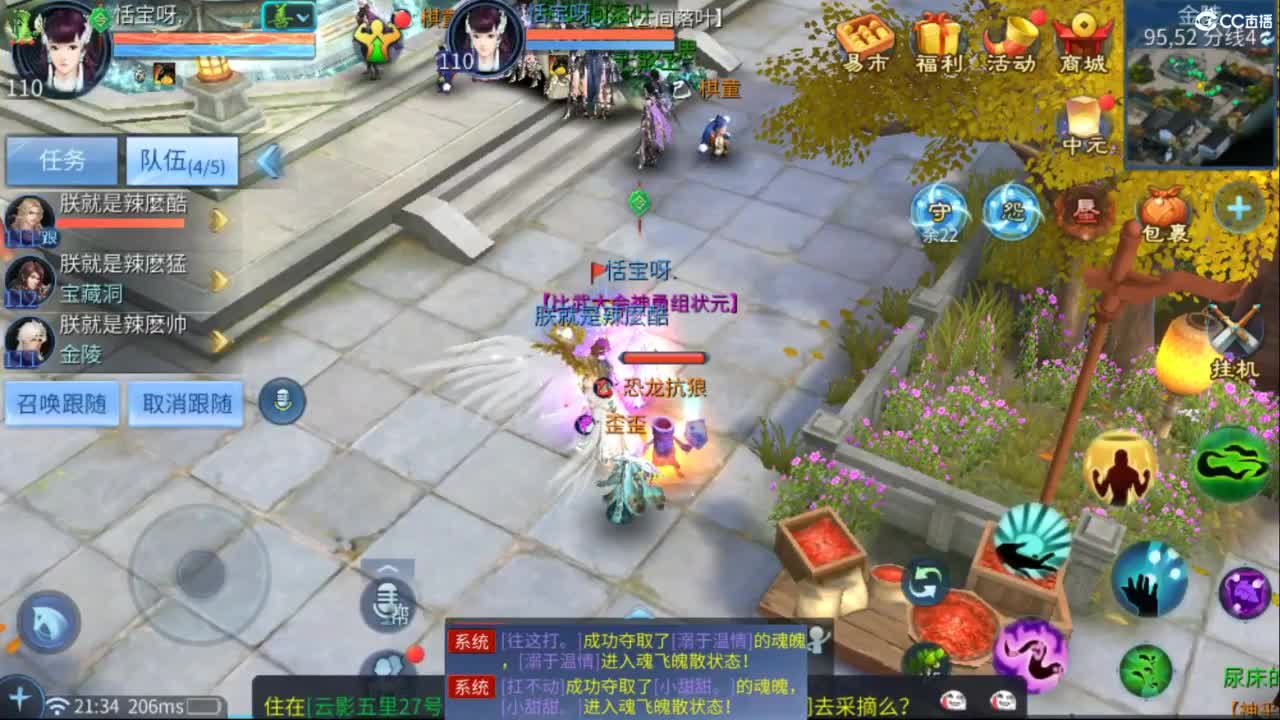Switch to the 队伍(4/5) team tab
This screenshot has height=720, width=1280.
click(180, 160)
